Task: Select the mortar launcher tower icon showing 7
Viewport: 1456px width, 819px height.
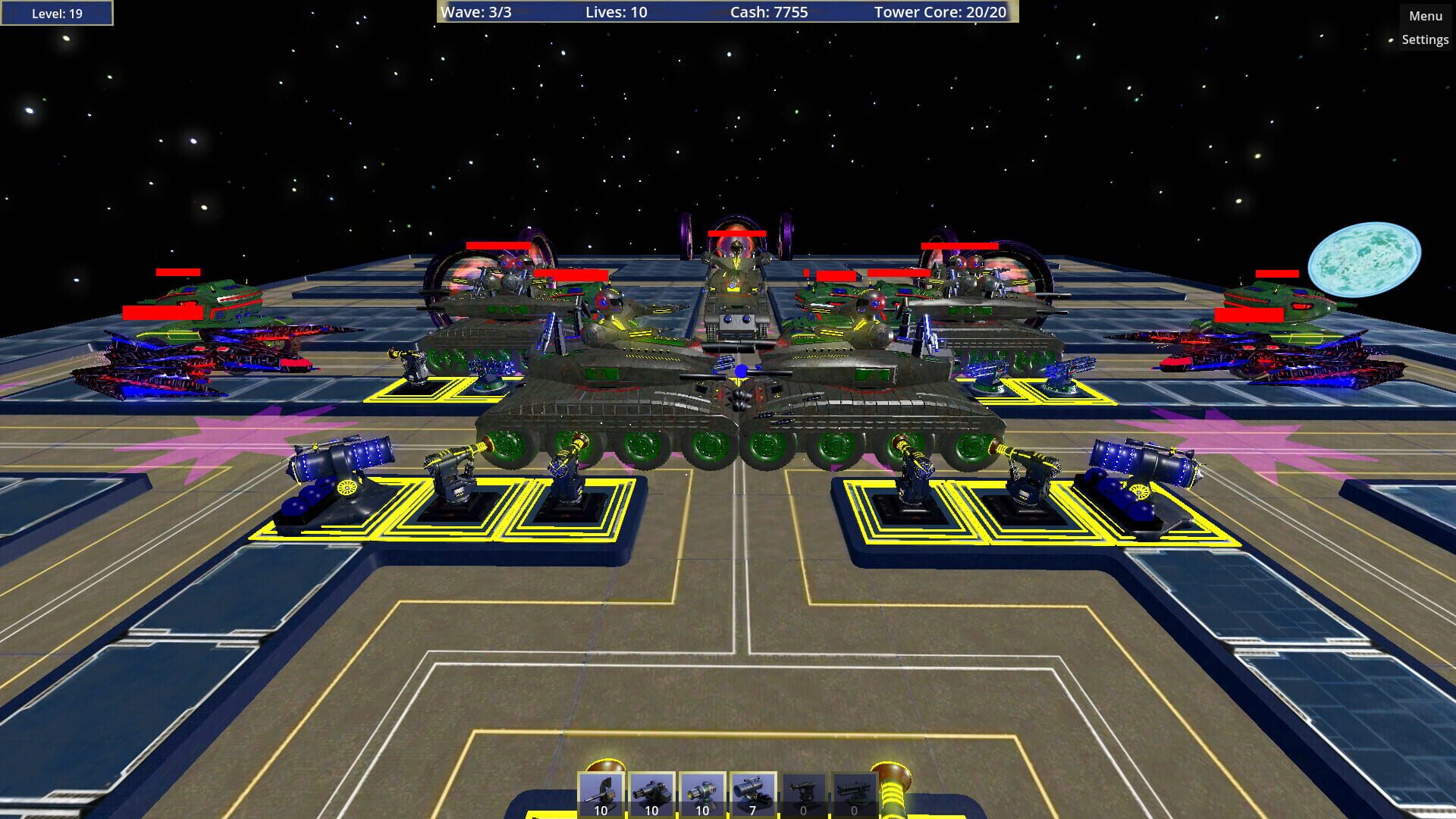Action: (752, 792)
